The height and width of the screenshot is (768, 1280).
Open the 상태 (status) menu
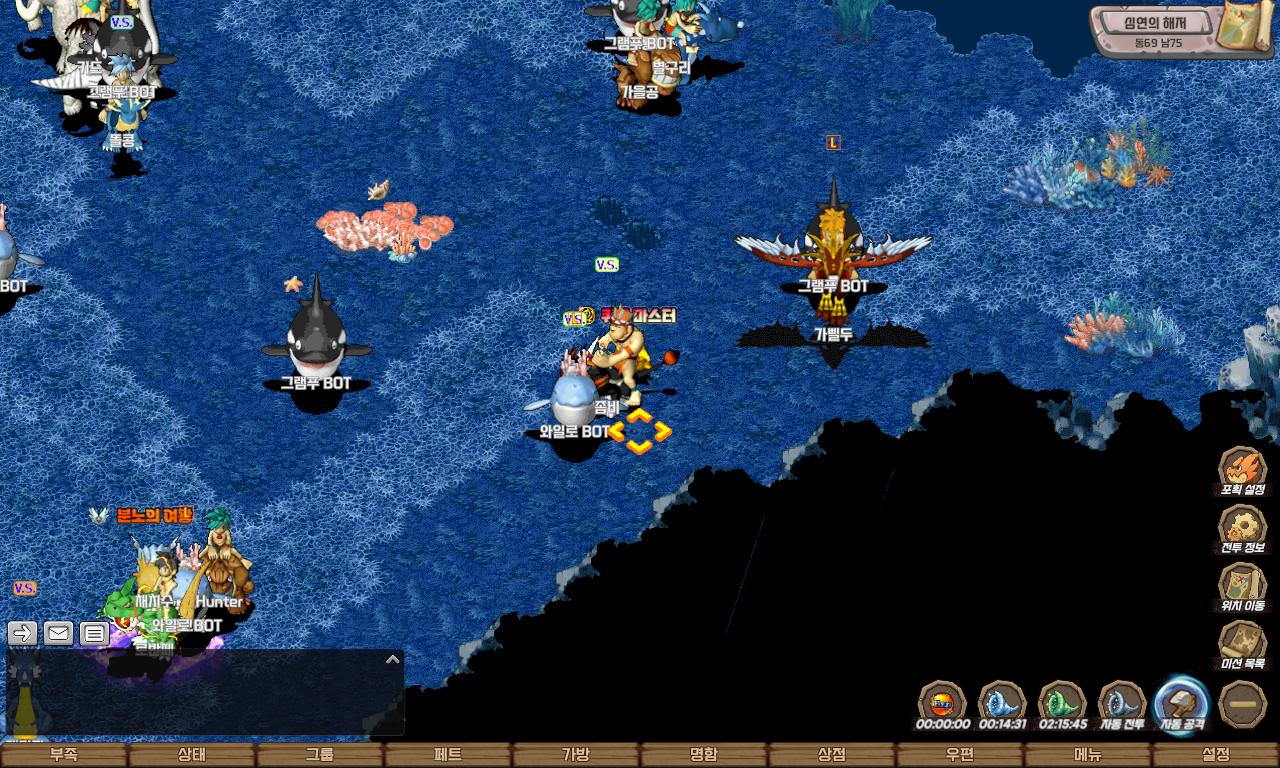[x=192, y=755]
